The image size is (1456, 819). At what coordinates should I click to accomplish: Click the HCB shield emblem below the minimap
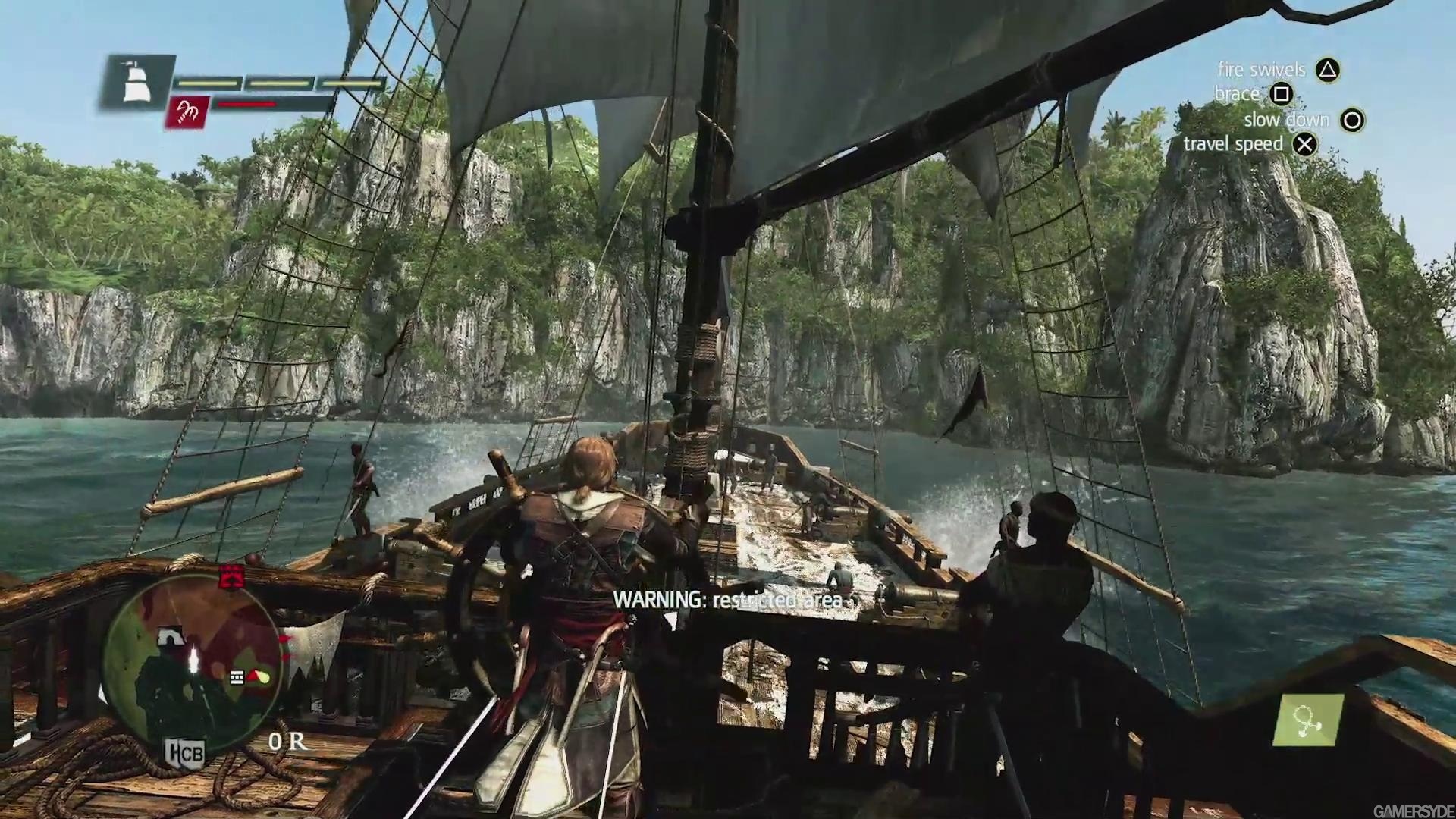pos(185,753)
